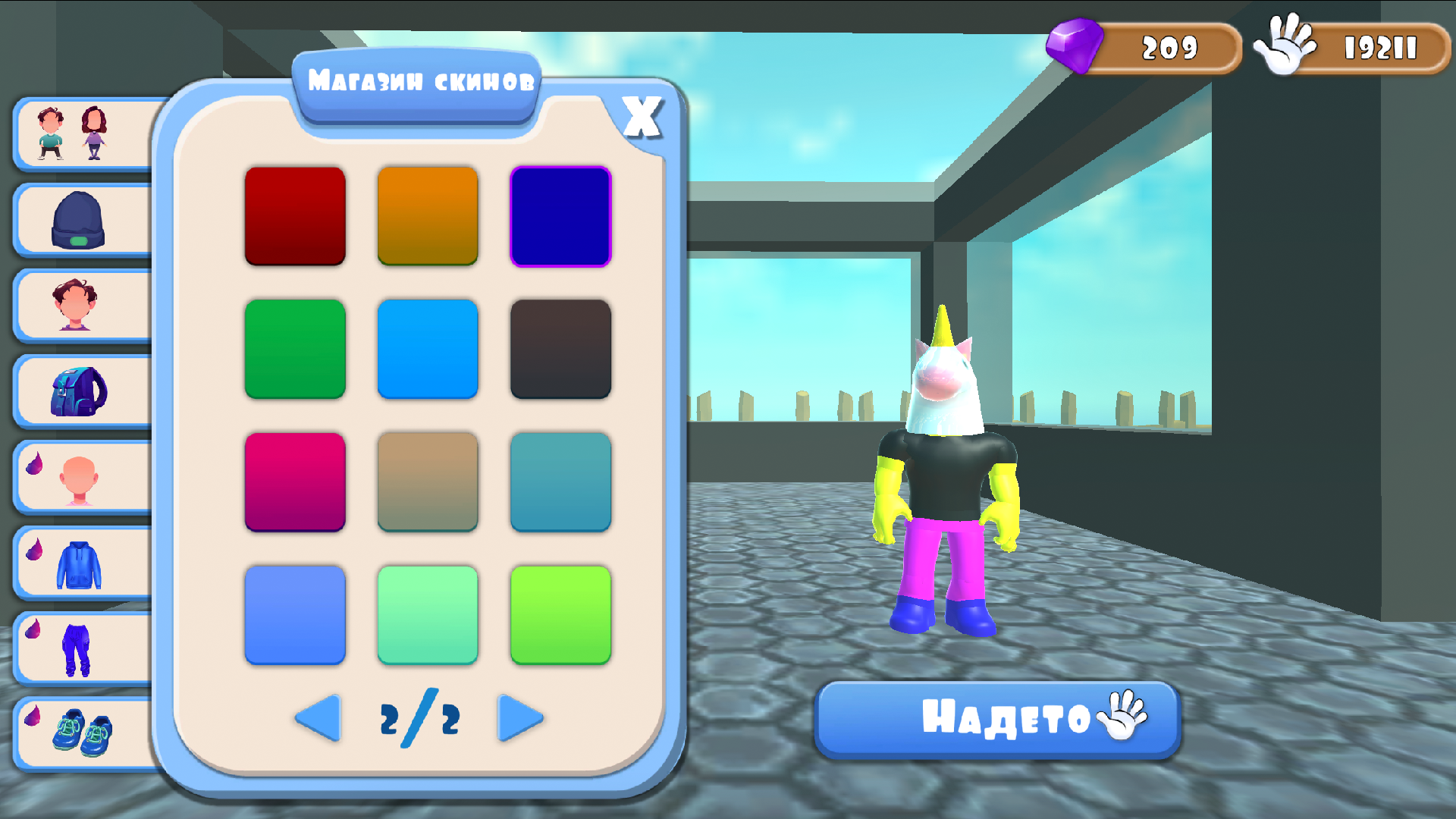Image resolution: width=1456 pixels, height=819 pixels.
Task: Select the currently equipped dark blue color swatch
Action: coord(560,215)
